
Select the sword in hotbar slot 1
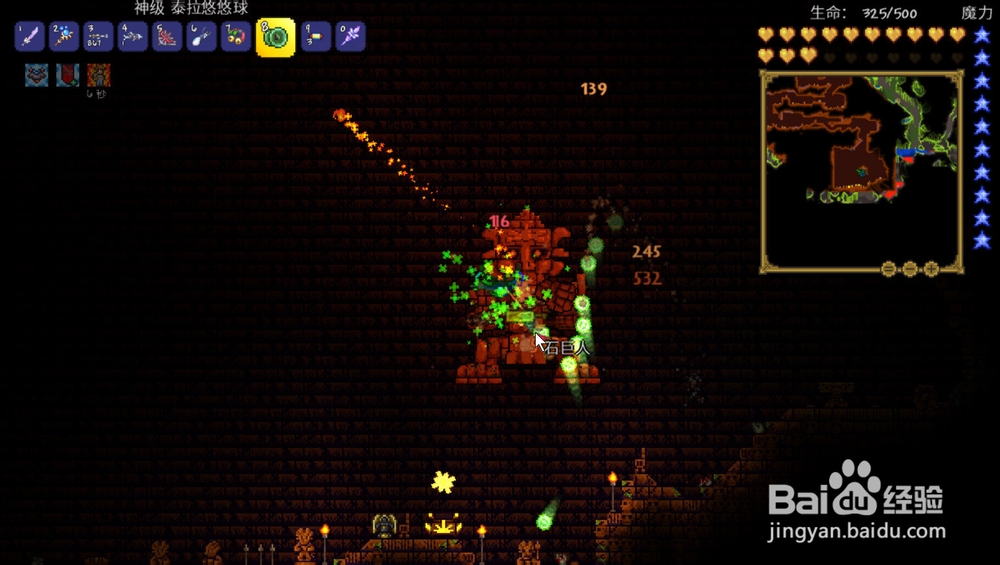coord(30,38)
